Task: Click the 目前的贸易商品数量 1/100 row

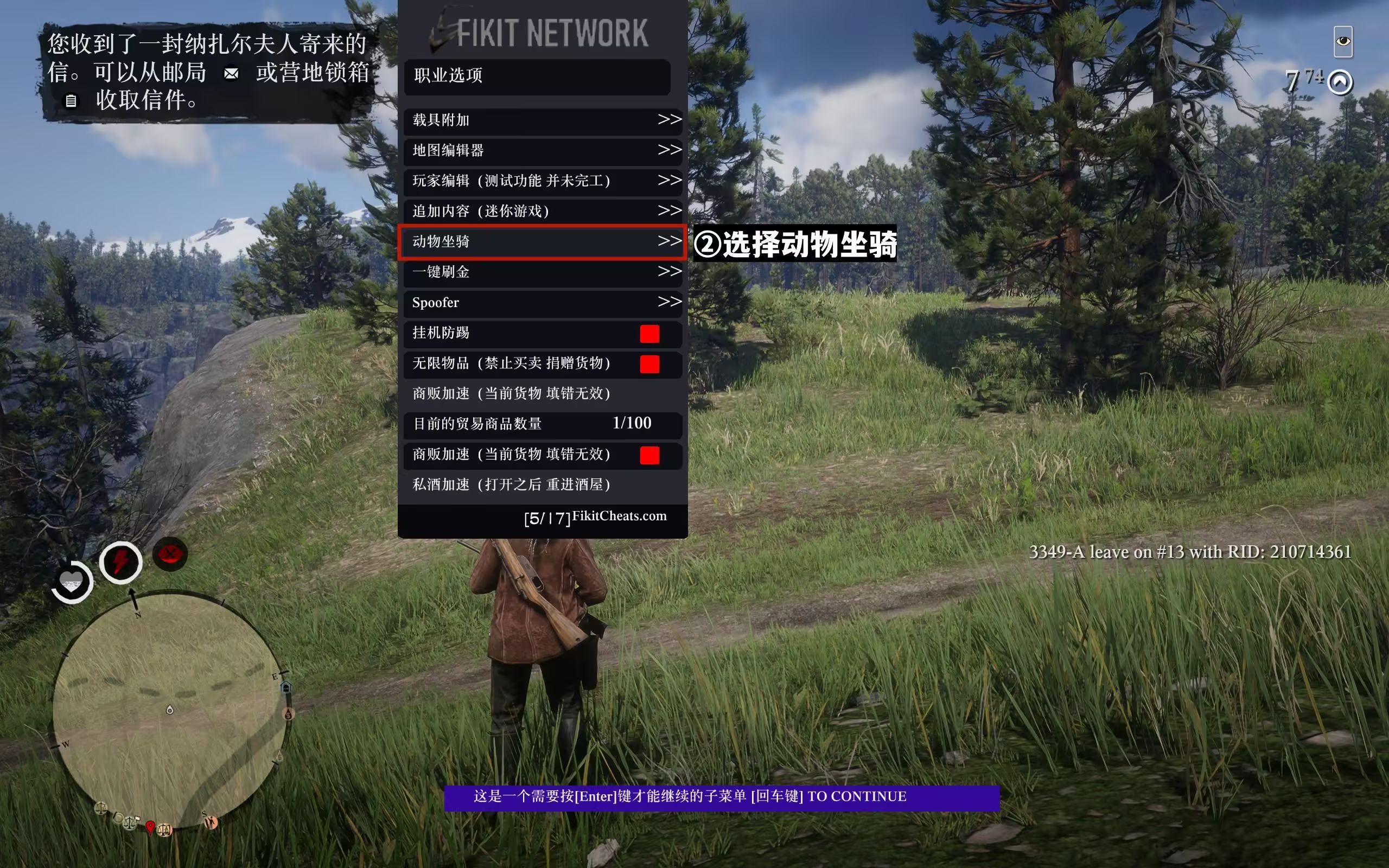Action: coord(542,424)
